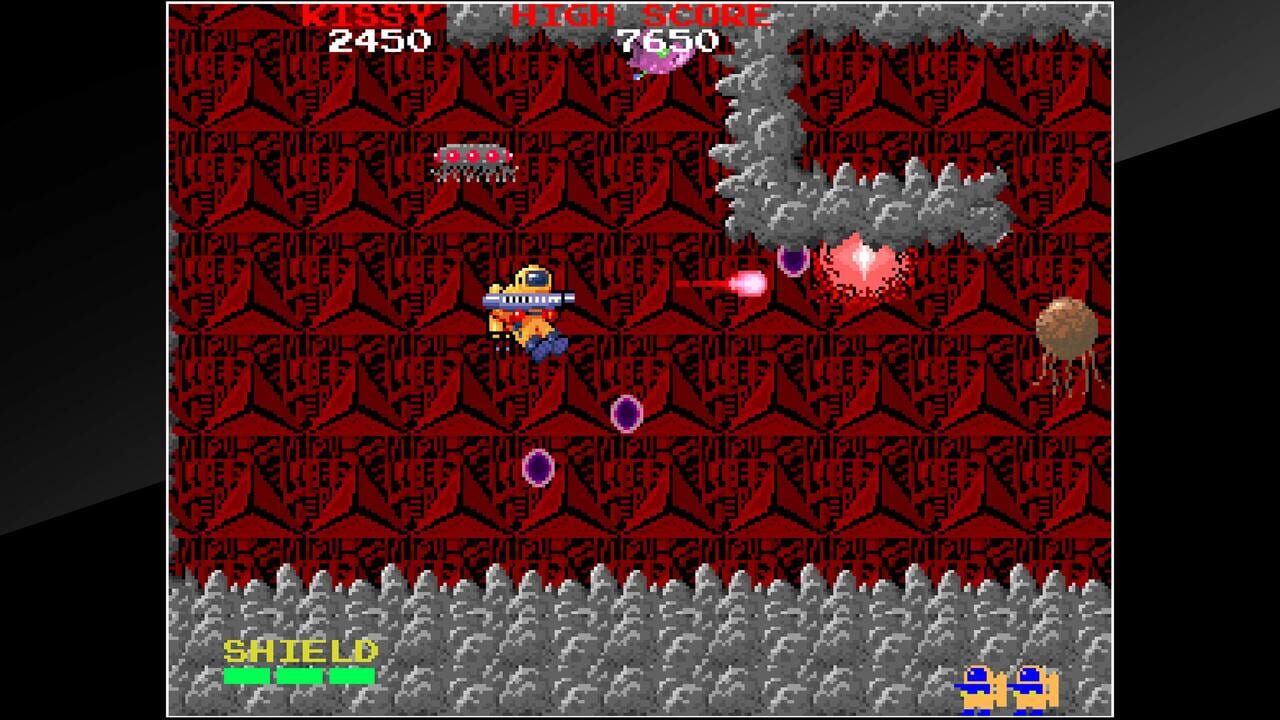
Task: Click the yellow-suited Kissy player character
Action: click(533, 305)
